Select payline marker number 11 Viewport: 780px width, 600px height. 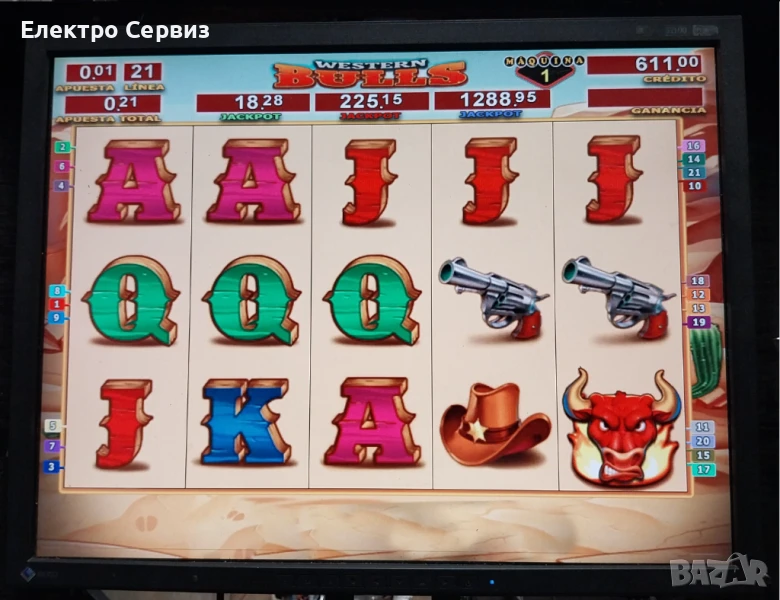tap(703, 427)
